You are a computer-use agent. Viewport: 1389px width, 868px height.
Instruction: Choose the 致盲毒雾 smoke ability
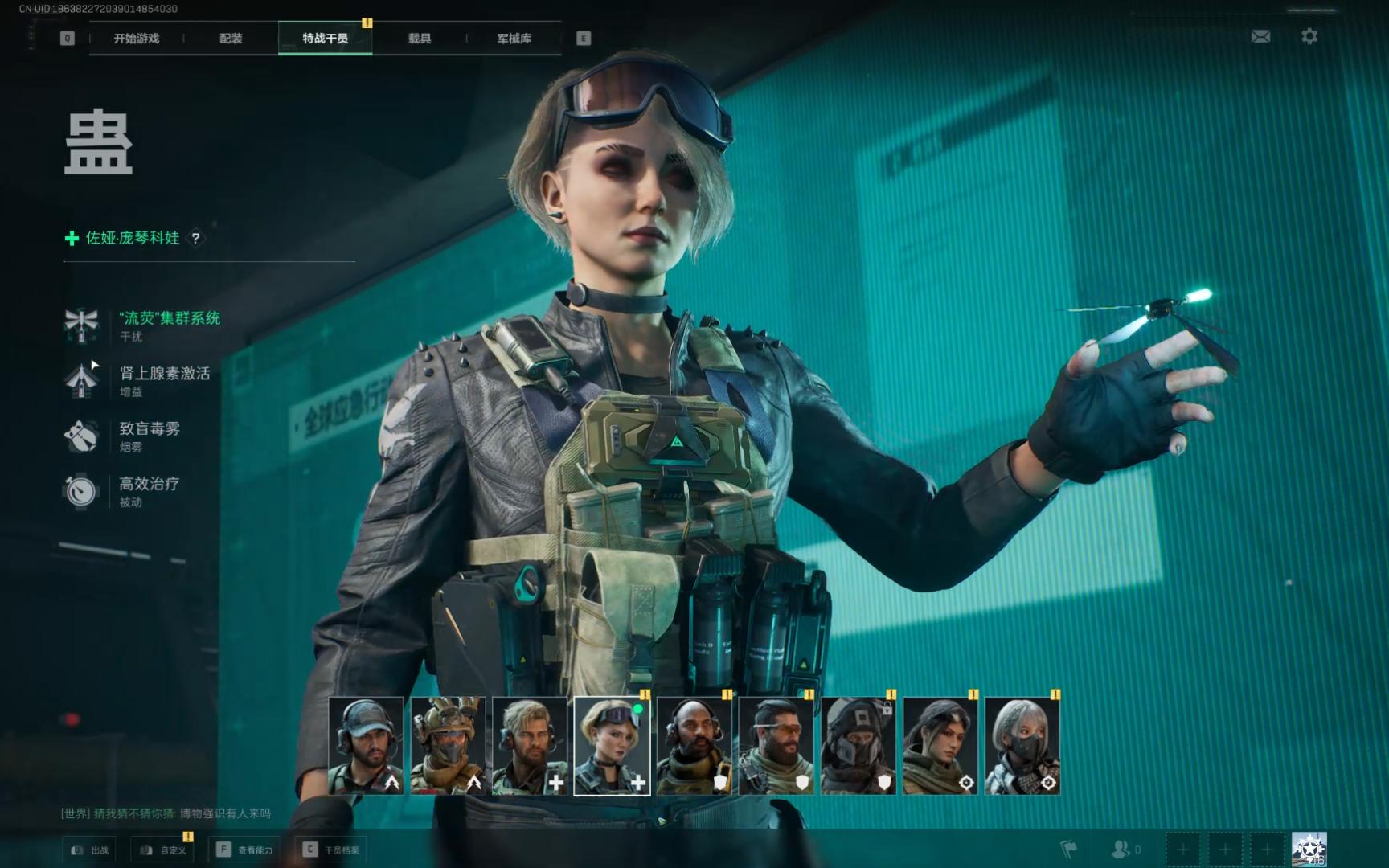pyautogui.click(x=150, y=429)
